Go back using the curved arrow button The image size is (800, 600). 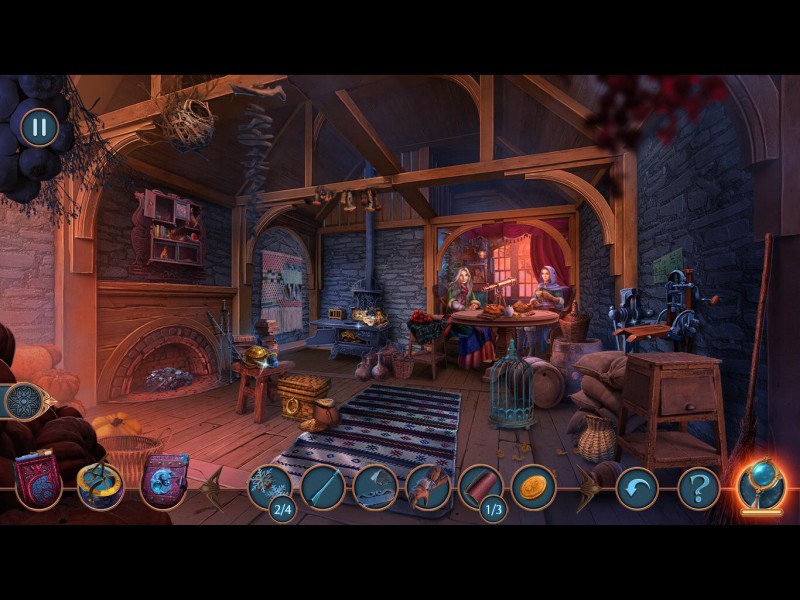[636, 488]
